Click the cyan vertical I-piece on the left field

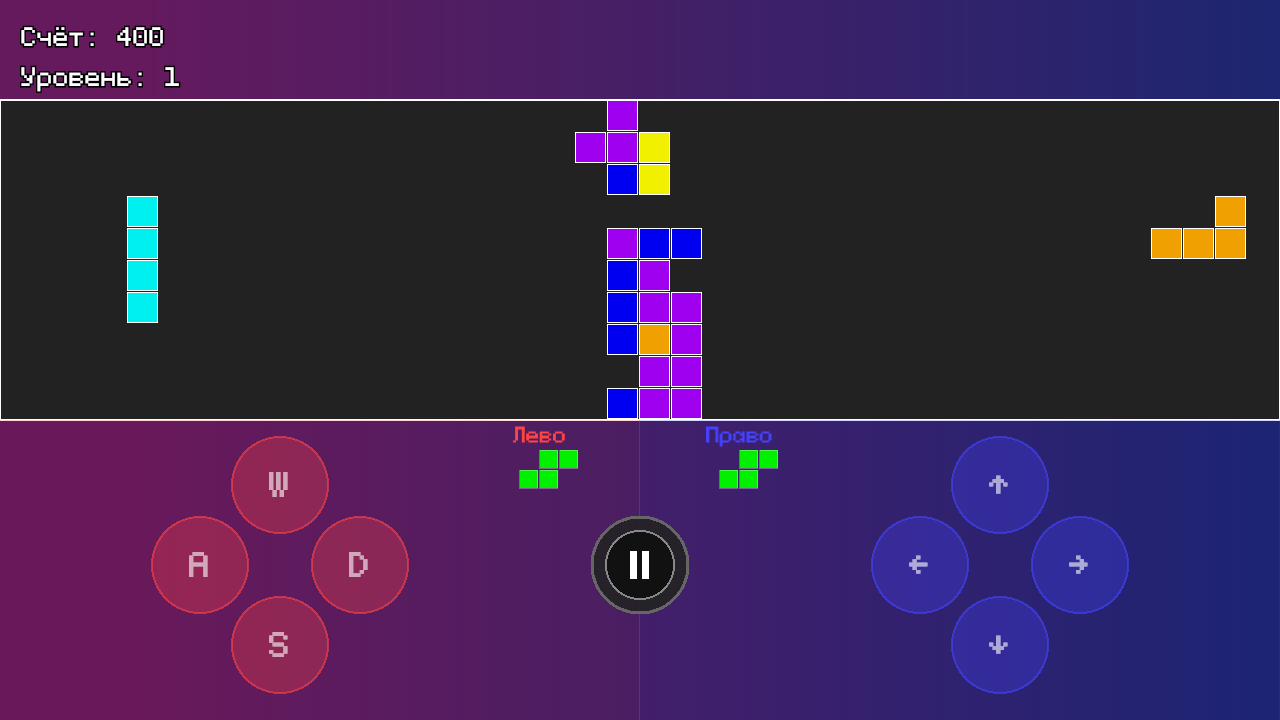[142, 259]
